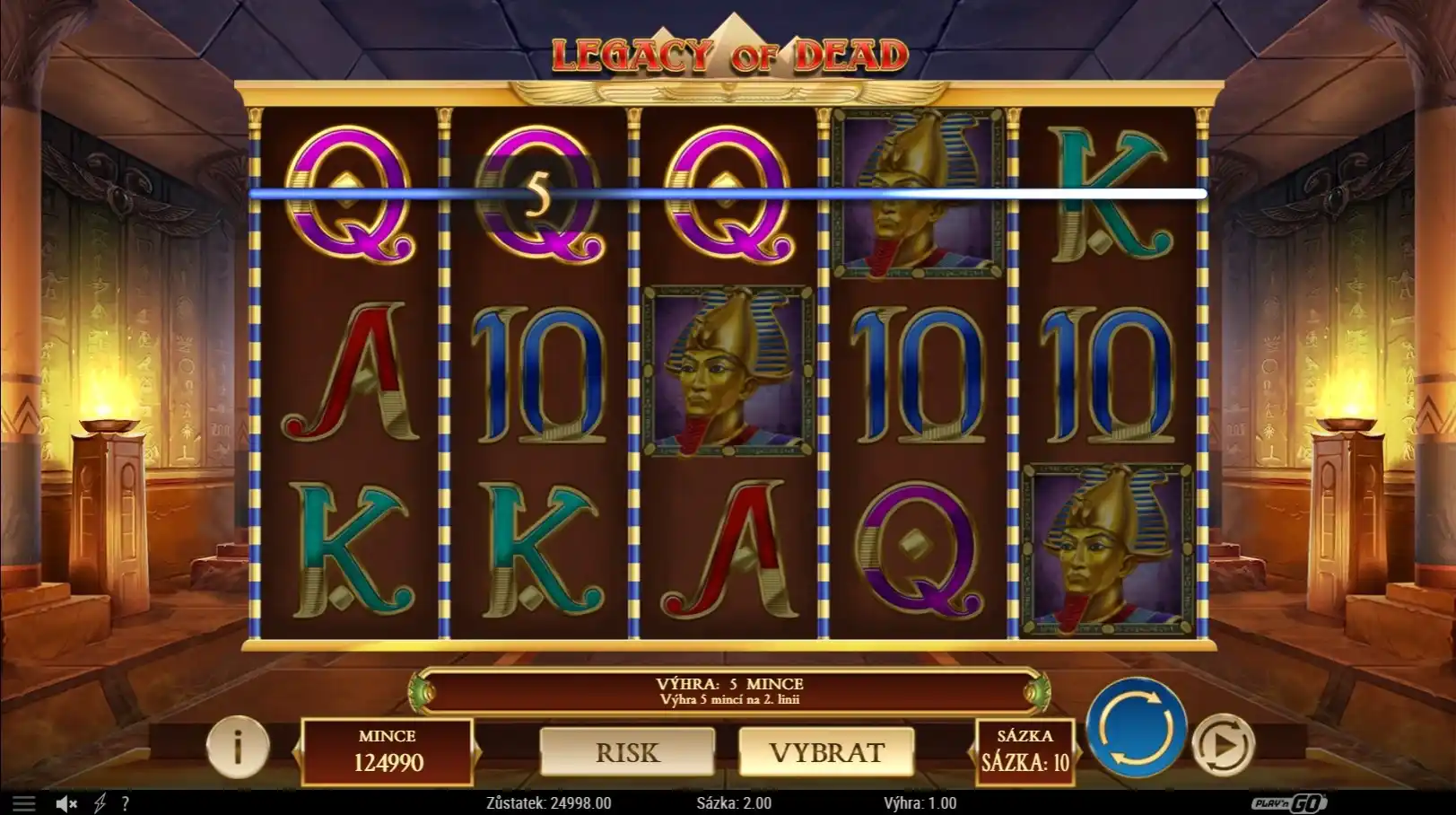Spin the reels with the blue button
Screen dimensions: 1456x815
1136,726
